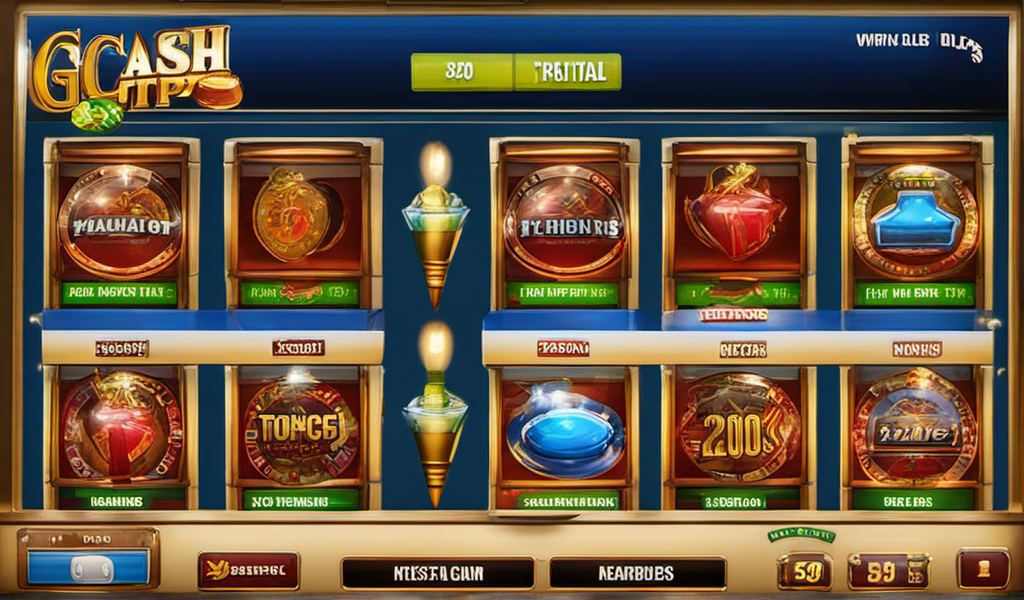Screen dimensions: 1024x600
Task: Select the 50 bet button
Action: click(x=804, y=571)
